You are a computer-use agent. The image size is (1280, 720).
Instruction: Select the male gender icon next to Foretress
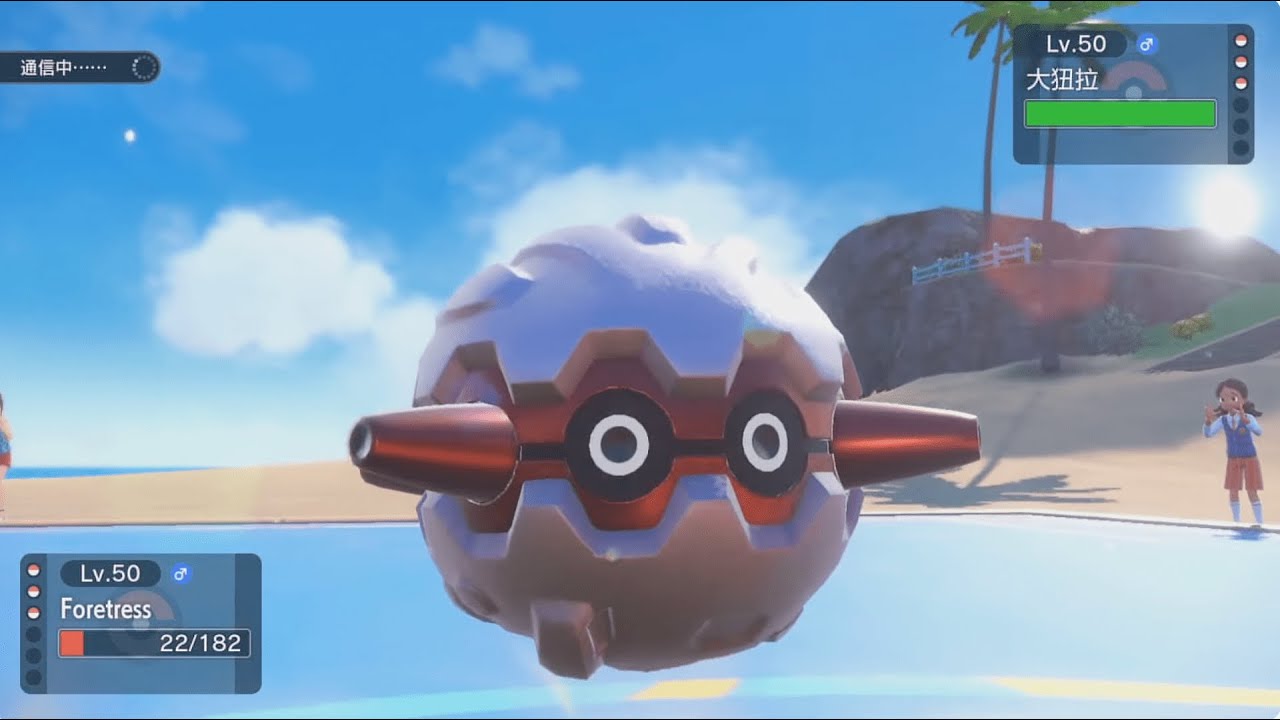180,573
